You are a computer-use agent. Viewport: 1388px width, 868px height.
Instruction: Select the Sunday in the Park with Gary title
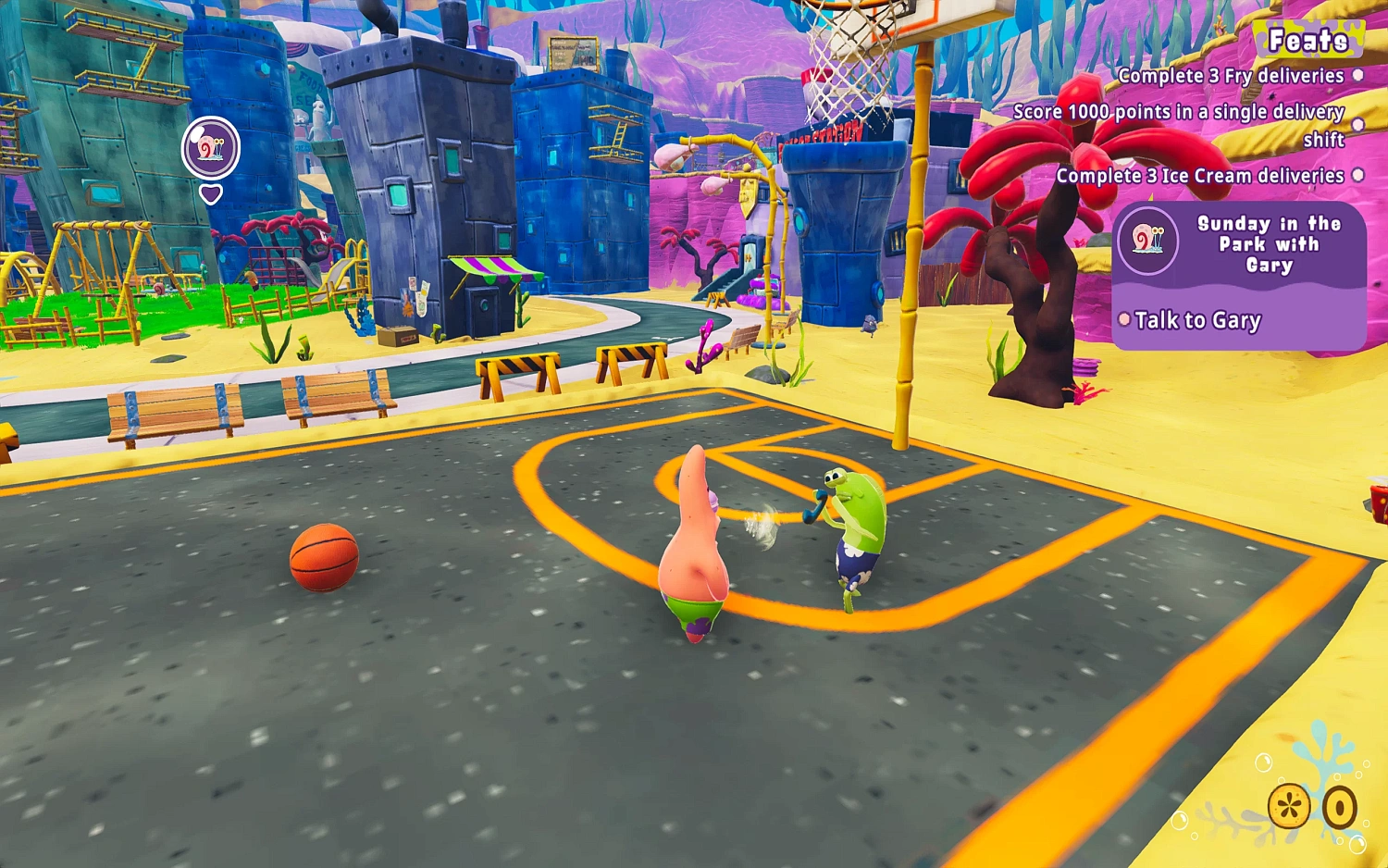click(1269, 243)
